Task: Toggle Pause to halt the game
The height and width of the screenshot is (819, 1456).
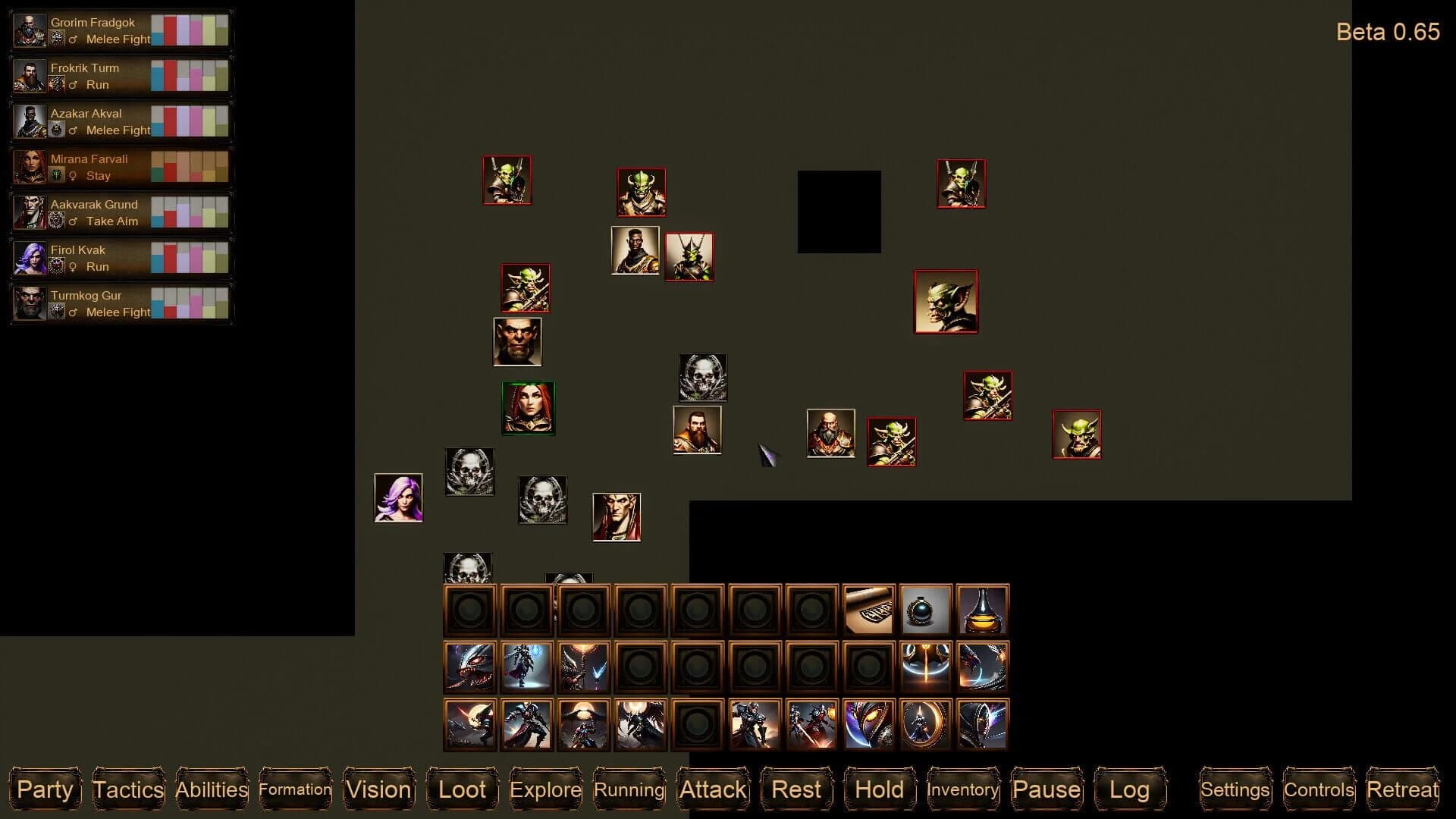Action: (x=1046, y=789)
